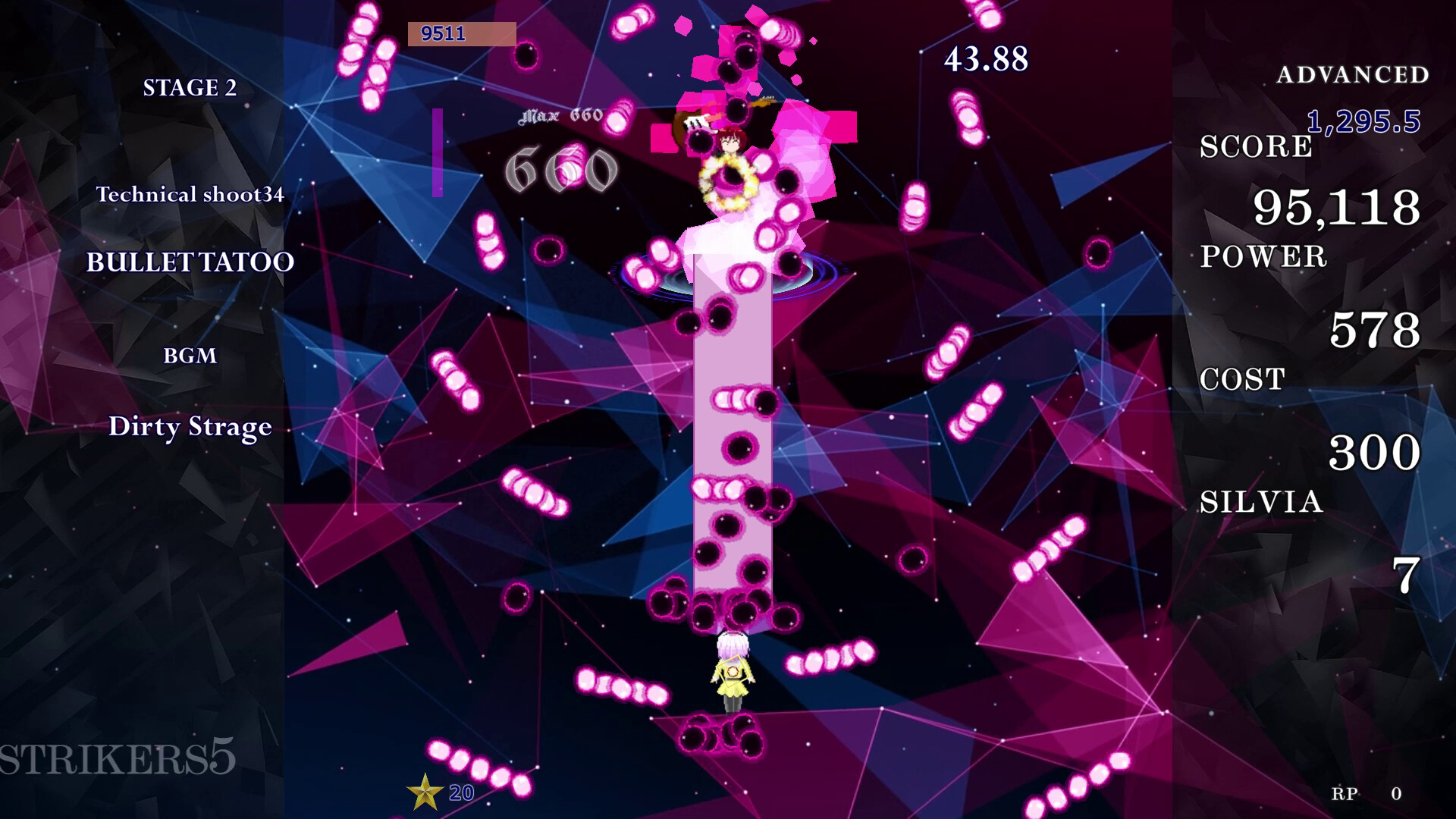This screenshot has height=819, width=1456.
Task: Open the Technical shoot34 entry
Action: tap(191, 195)
